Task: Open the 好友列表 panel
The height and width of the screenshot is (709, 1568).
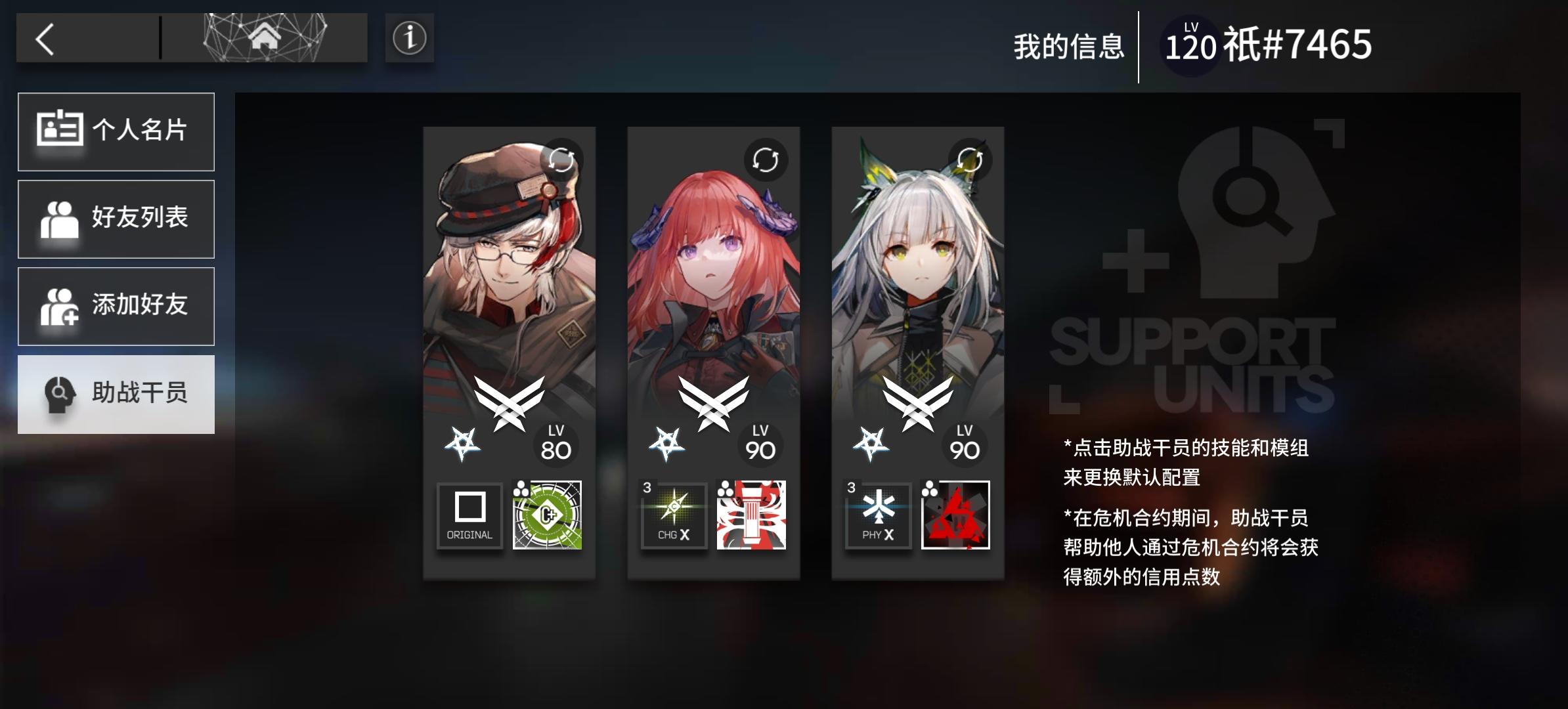Action: coord(116,219)
